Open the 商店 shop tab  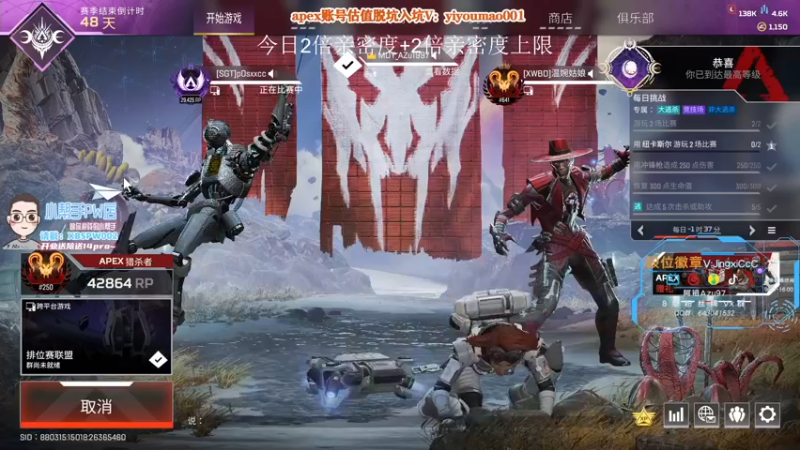(x=561, y=18)
